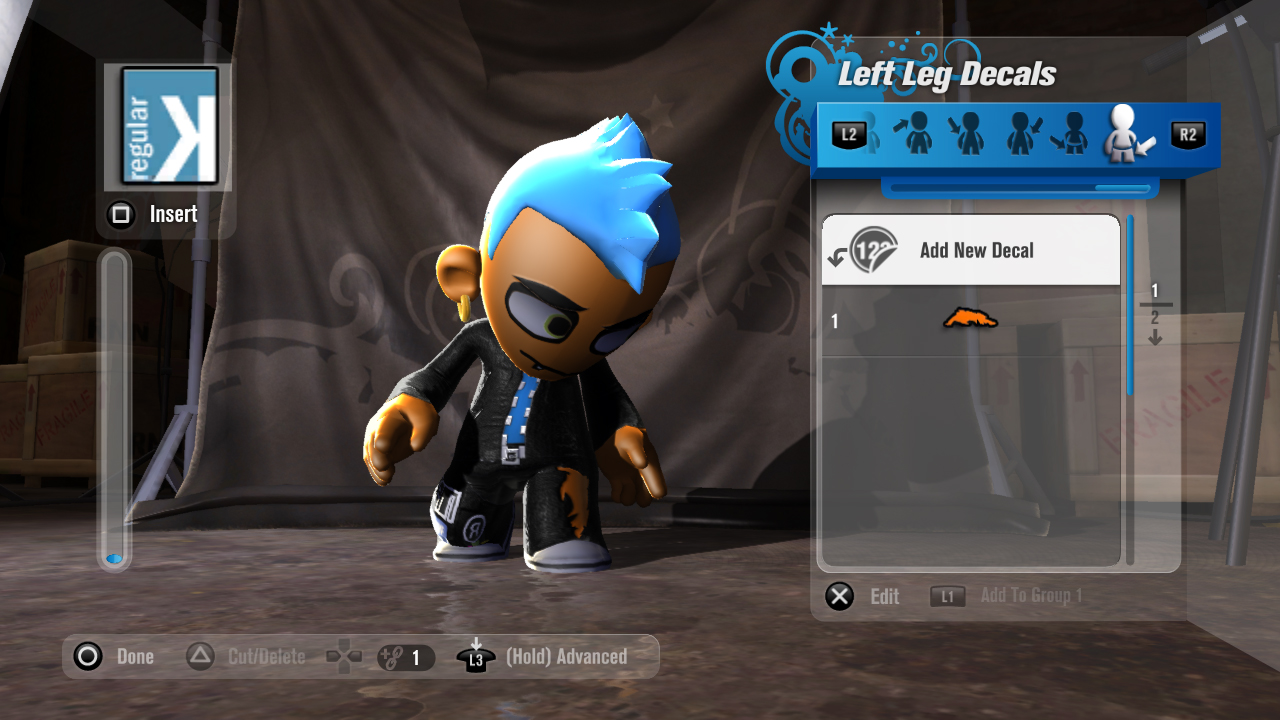Switch to the dark leg decals tab

(1072, 134)
